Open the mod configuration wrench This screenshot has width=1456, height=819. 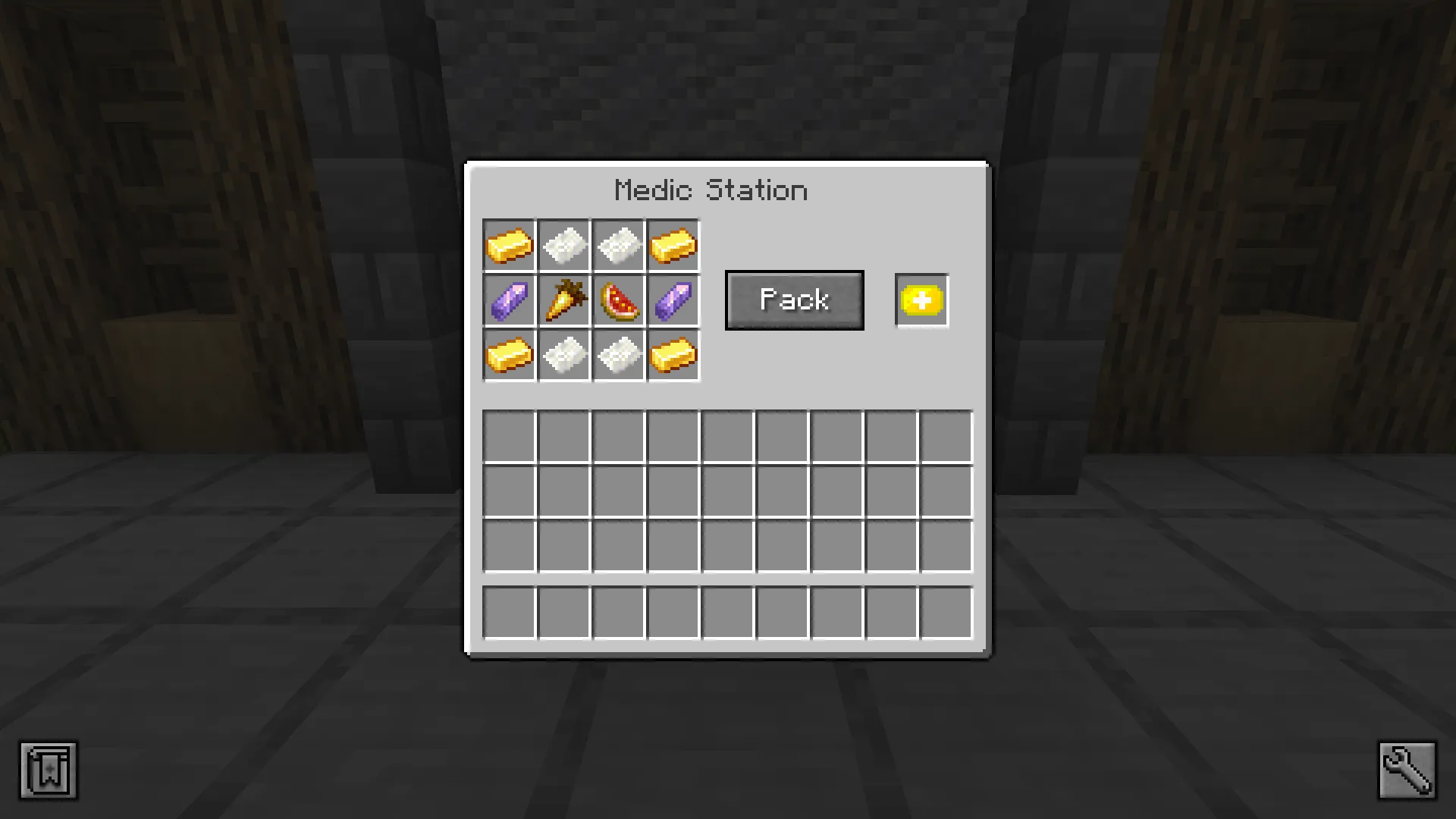1407,770
